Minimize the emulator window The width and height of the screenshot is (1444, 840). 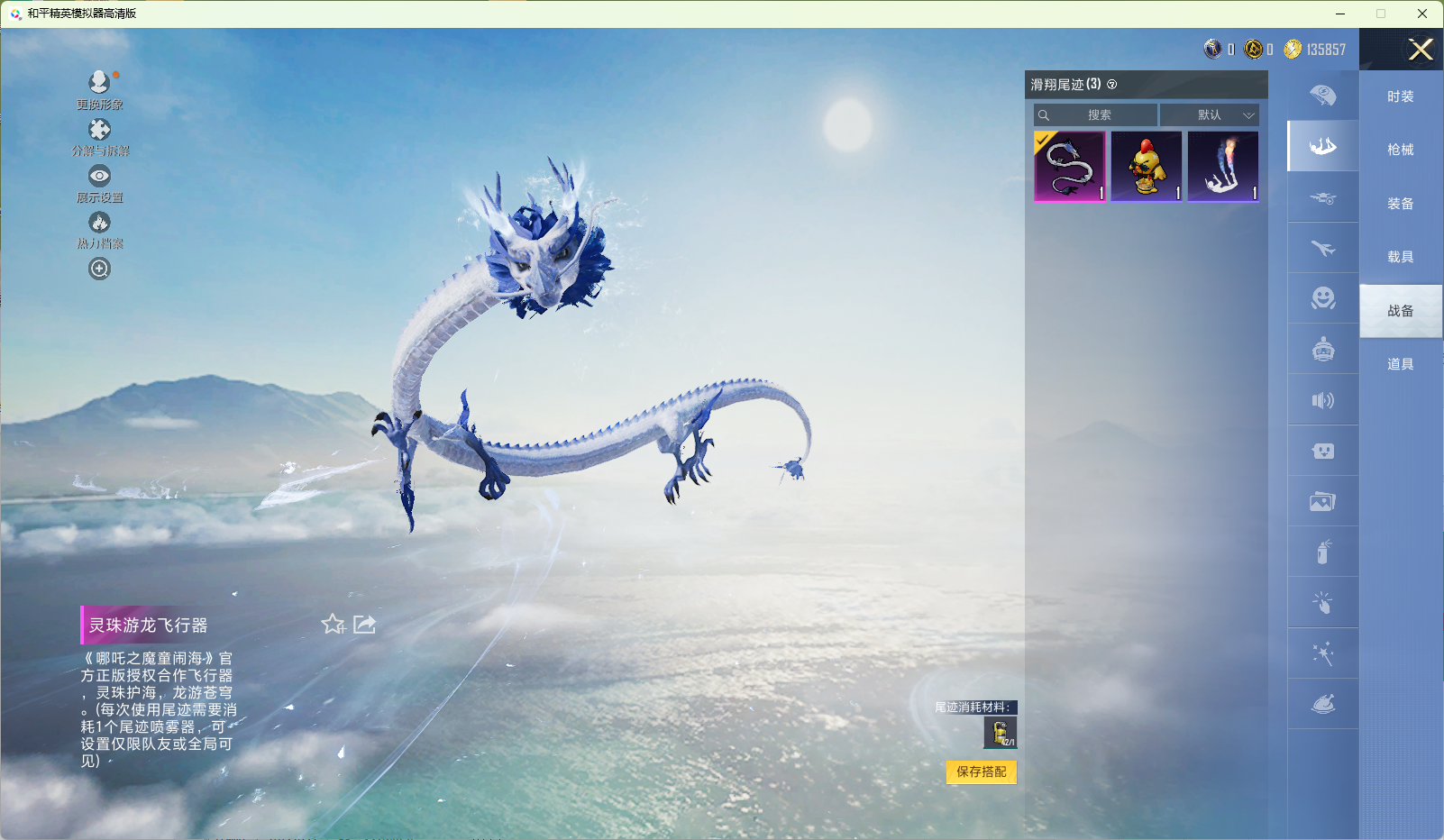coord(1339,14)
